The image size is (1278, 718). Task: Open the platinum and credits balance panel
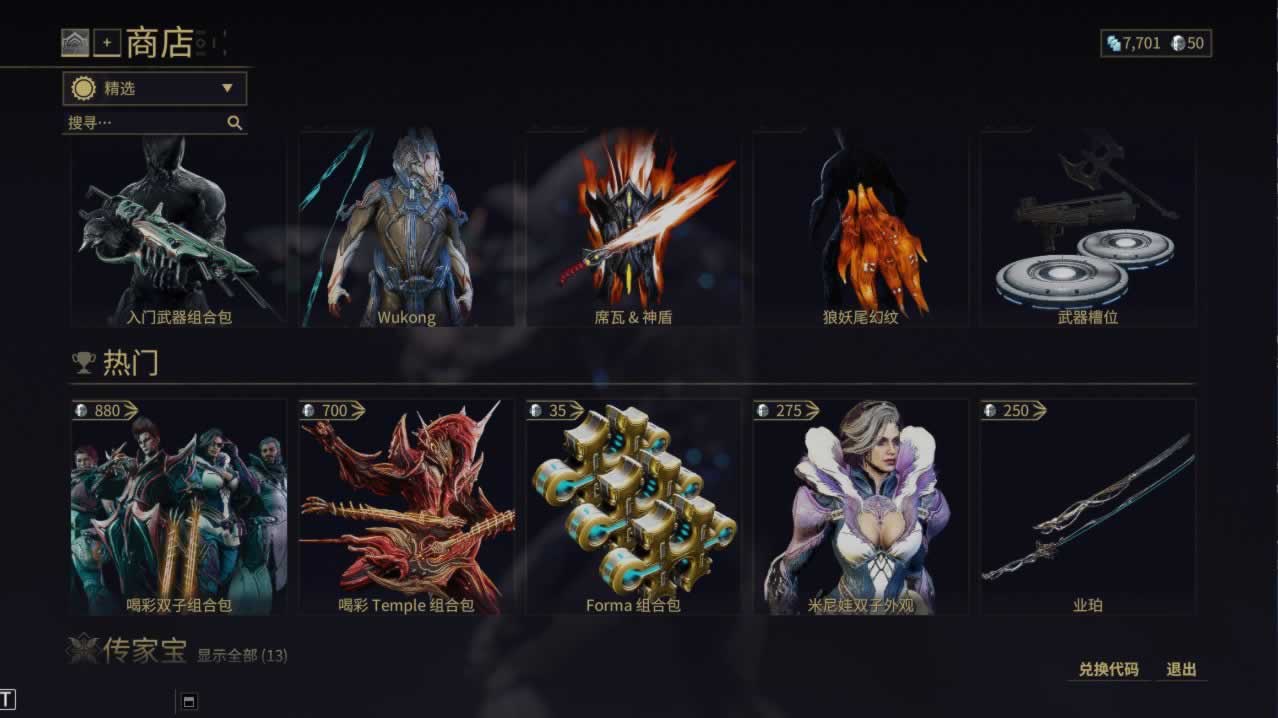point(1155,43)
